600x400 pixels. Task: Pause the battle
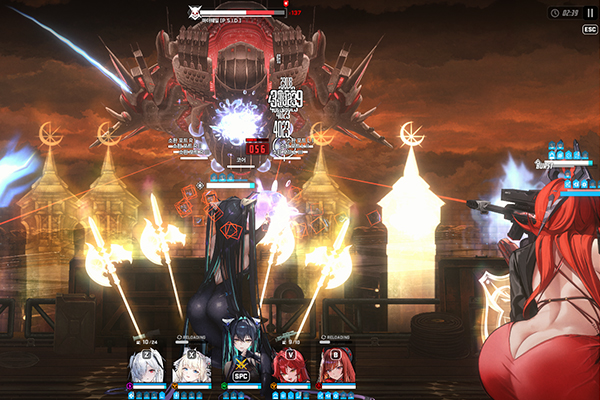589,13
